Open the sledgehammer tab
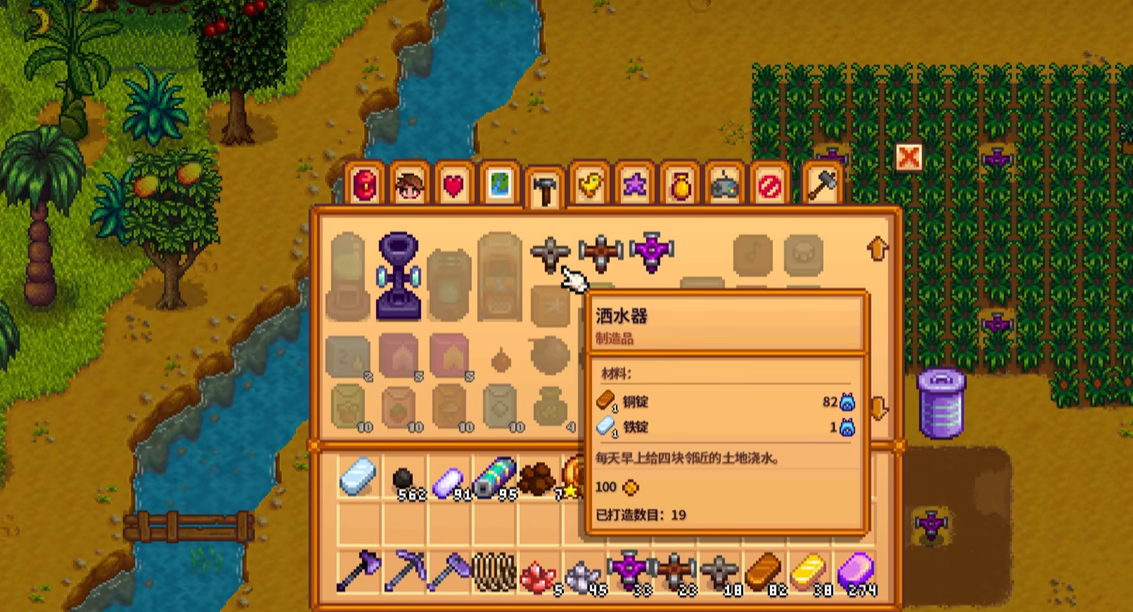The image size is (1133, 612). point(821,186)
